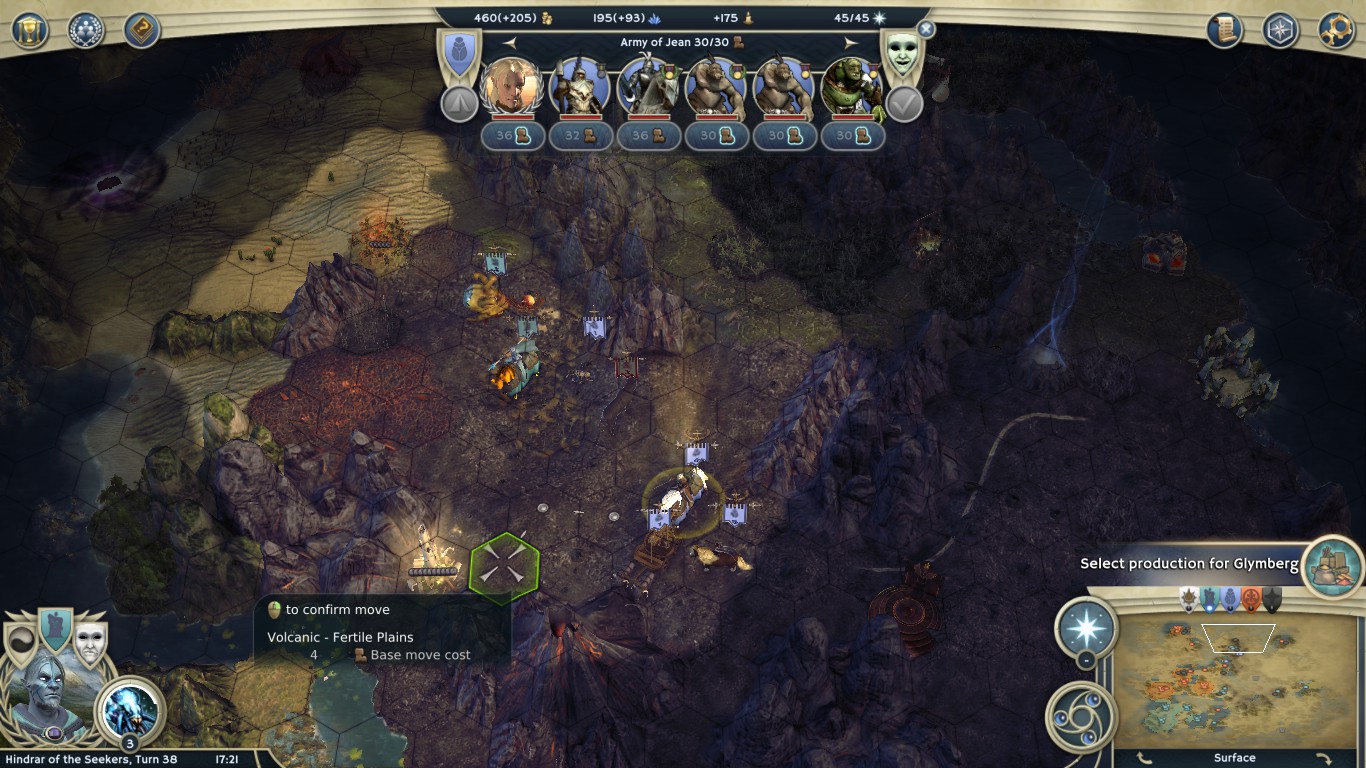Click the green smiling mask shield
Screen dimensions: 1366x768
coord(900,55)
